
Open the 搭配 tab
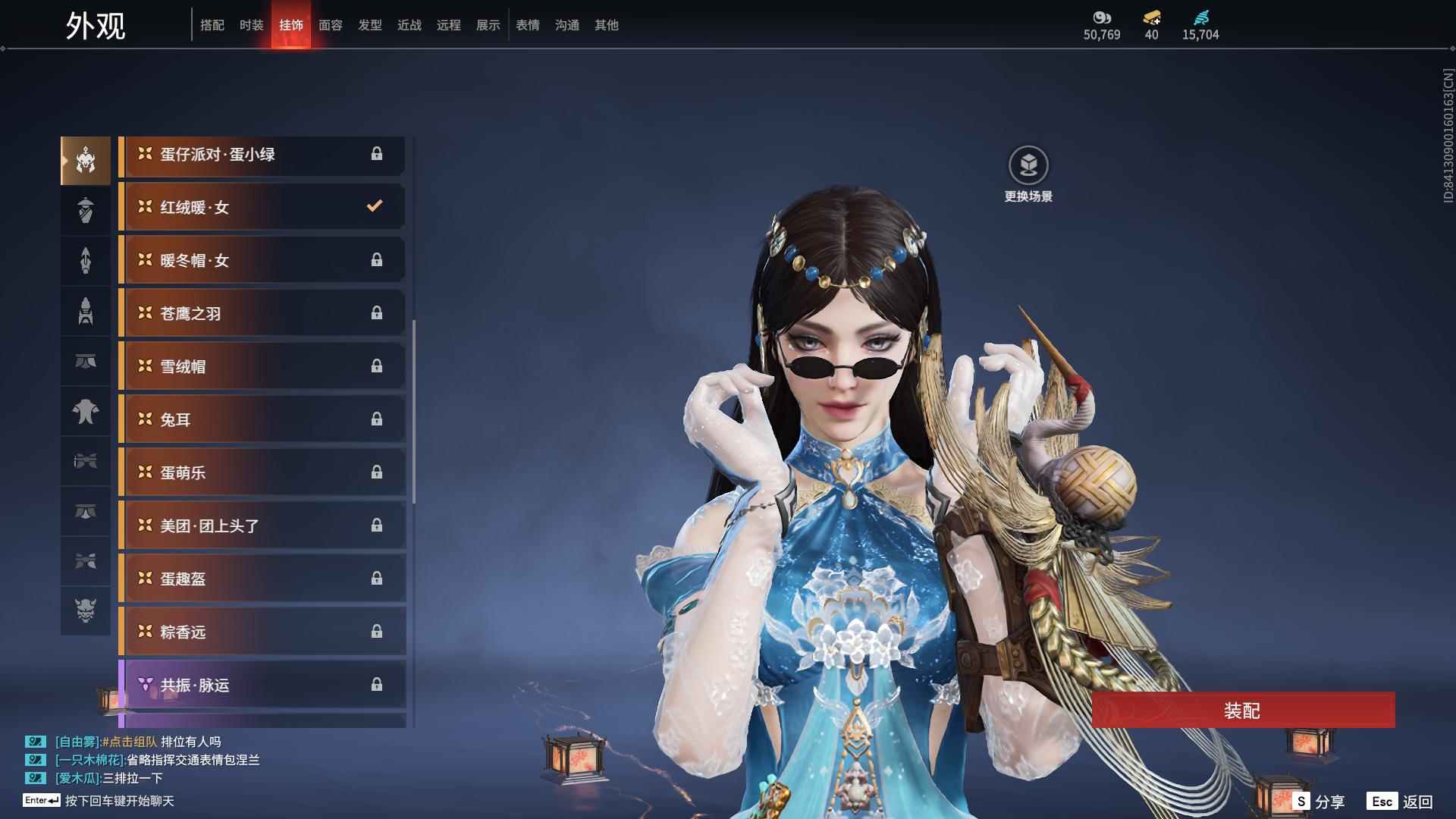pyautogui.click(x=212, y=25)
